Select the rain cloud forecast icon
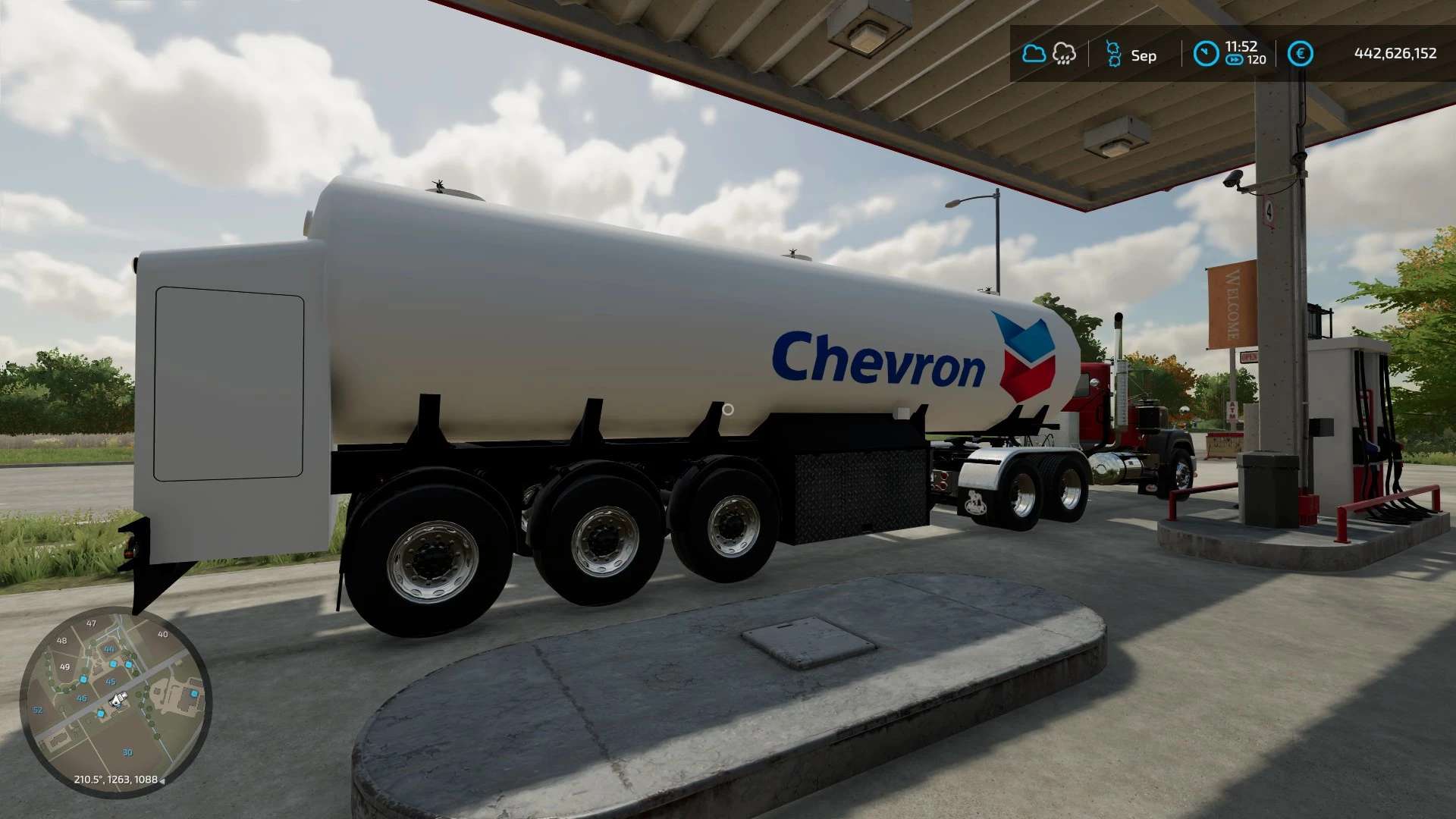 pos(1064,54)
